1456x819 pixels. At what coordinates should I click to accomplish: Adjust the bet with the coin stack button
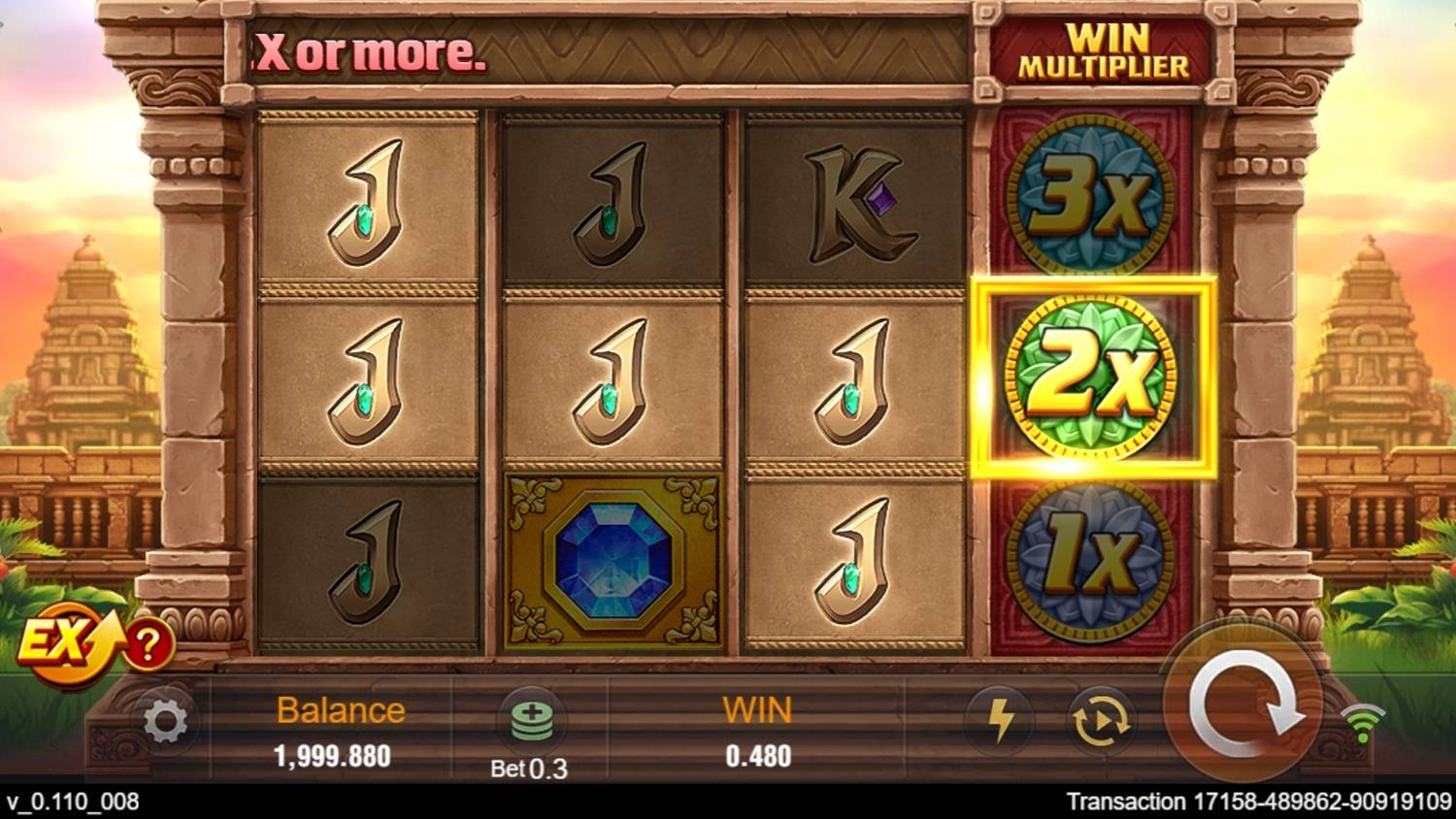531,718
